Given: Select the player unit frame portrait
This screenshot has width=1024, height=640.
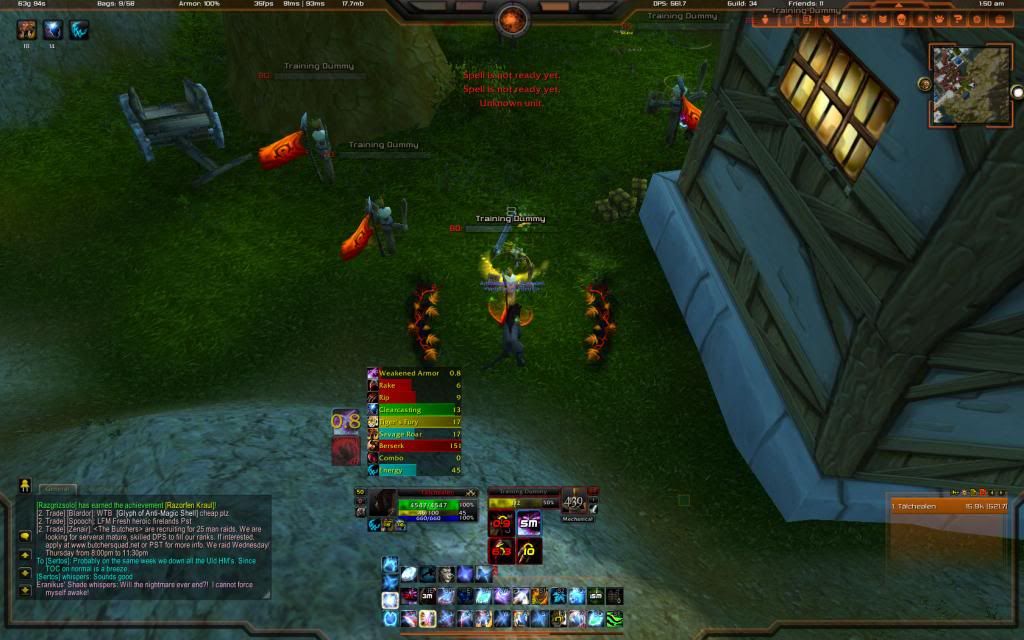Looking at the screenshot, I should pyautogui.click(x=383, y=503).
